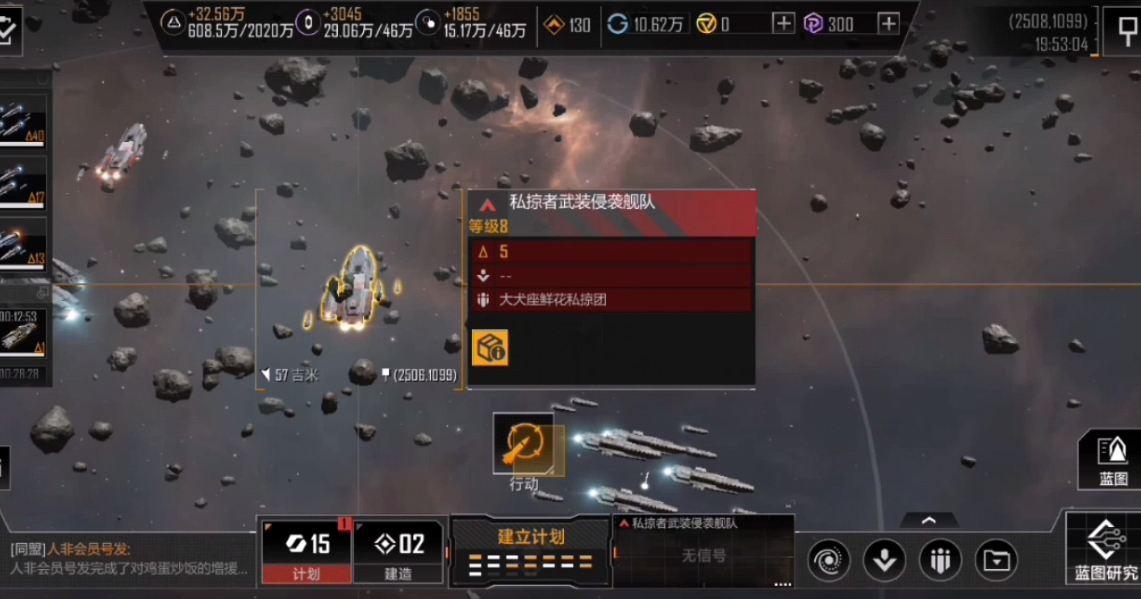Open the three-figure group icon button
The width and height of the screenshot is (1141, 599).
pyautogui.click(x=939, y=559)
